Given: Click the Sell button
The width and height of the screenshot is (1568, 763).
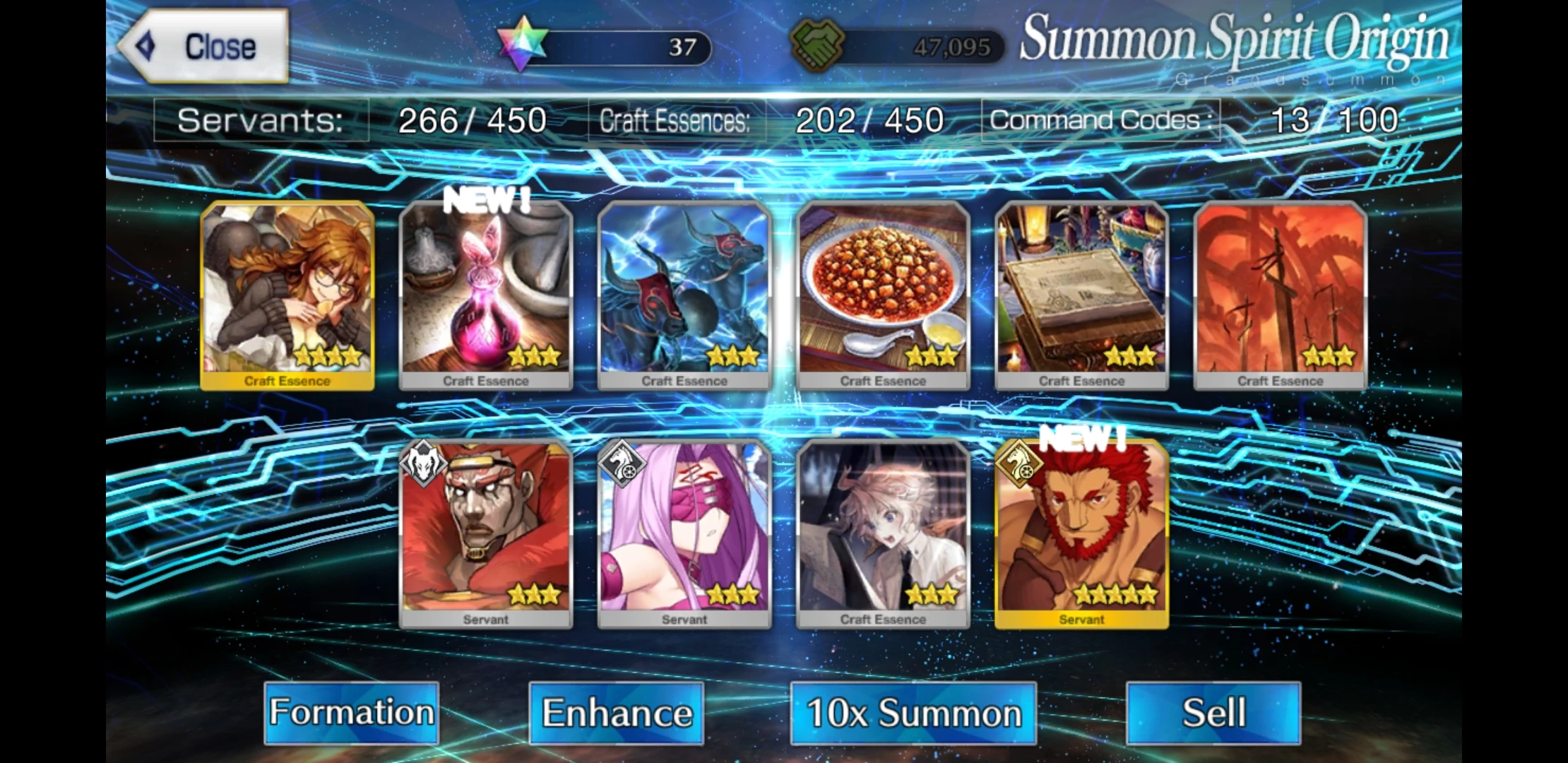Looking at the screenshot, I should point(1212,712).
